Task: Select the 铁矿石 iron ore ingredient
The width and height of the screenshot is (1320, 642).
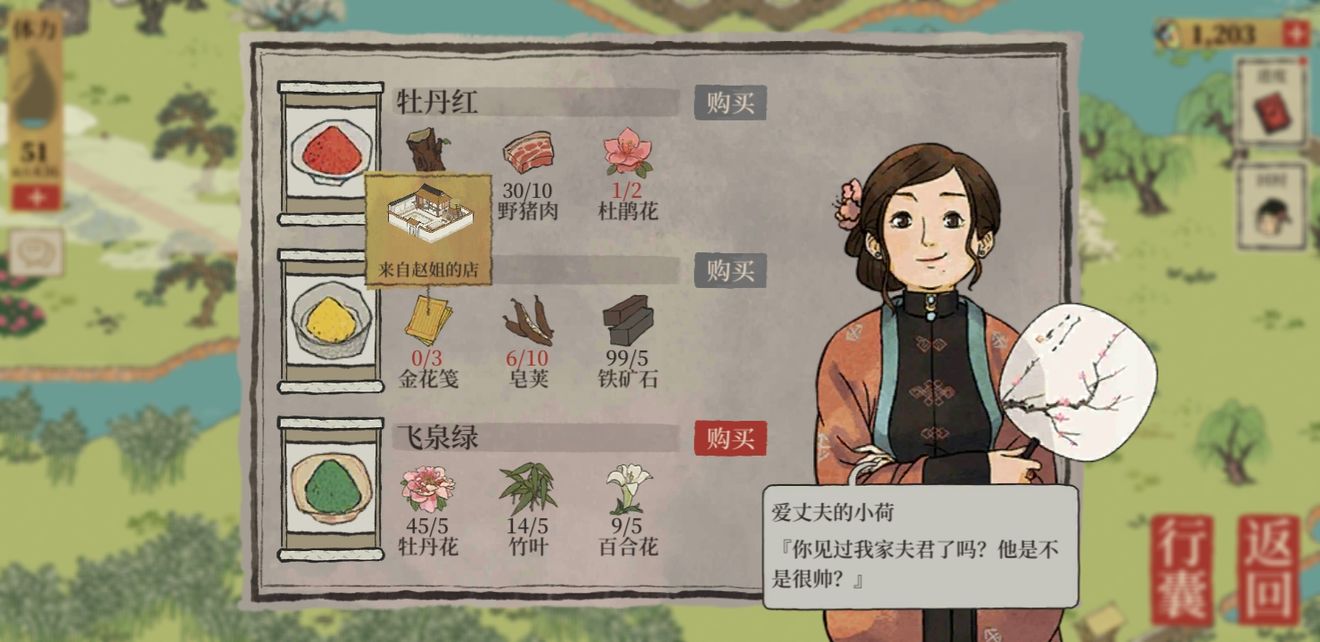Action: [x=628, y=320]
